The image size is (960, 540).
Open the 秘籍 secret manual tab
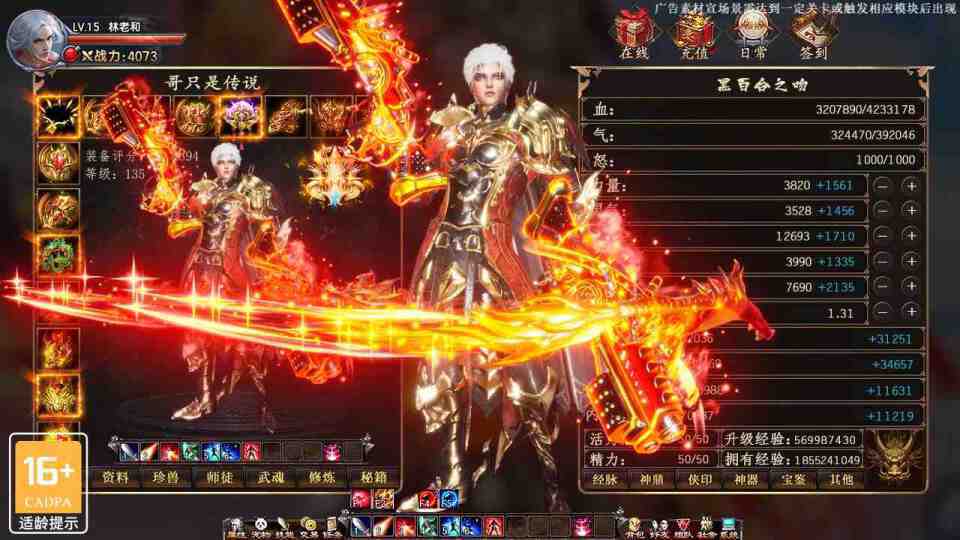375,478
